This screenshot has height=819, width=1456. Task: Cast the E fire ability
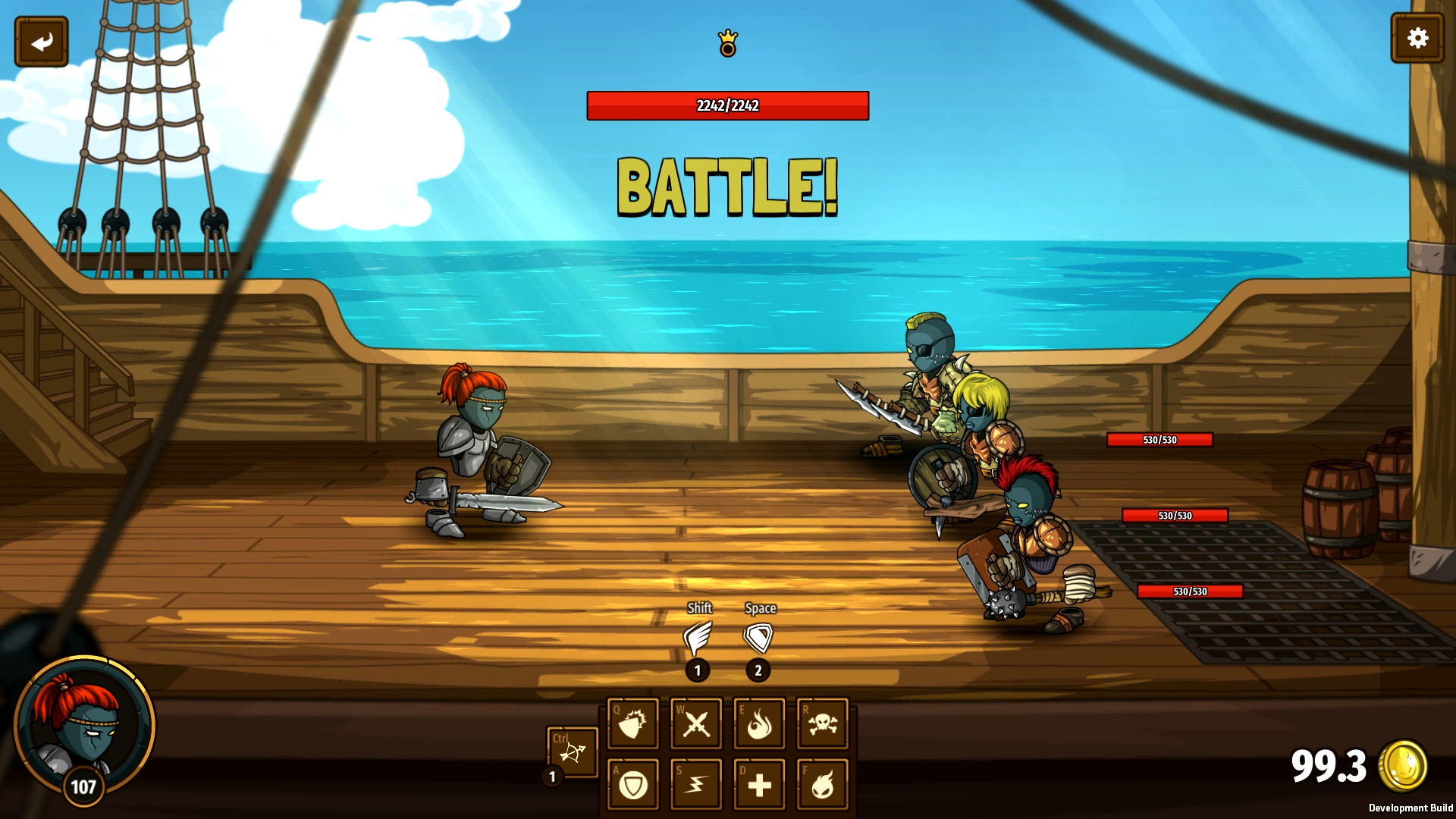pos(759,723)
